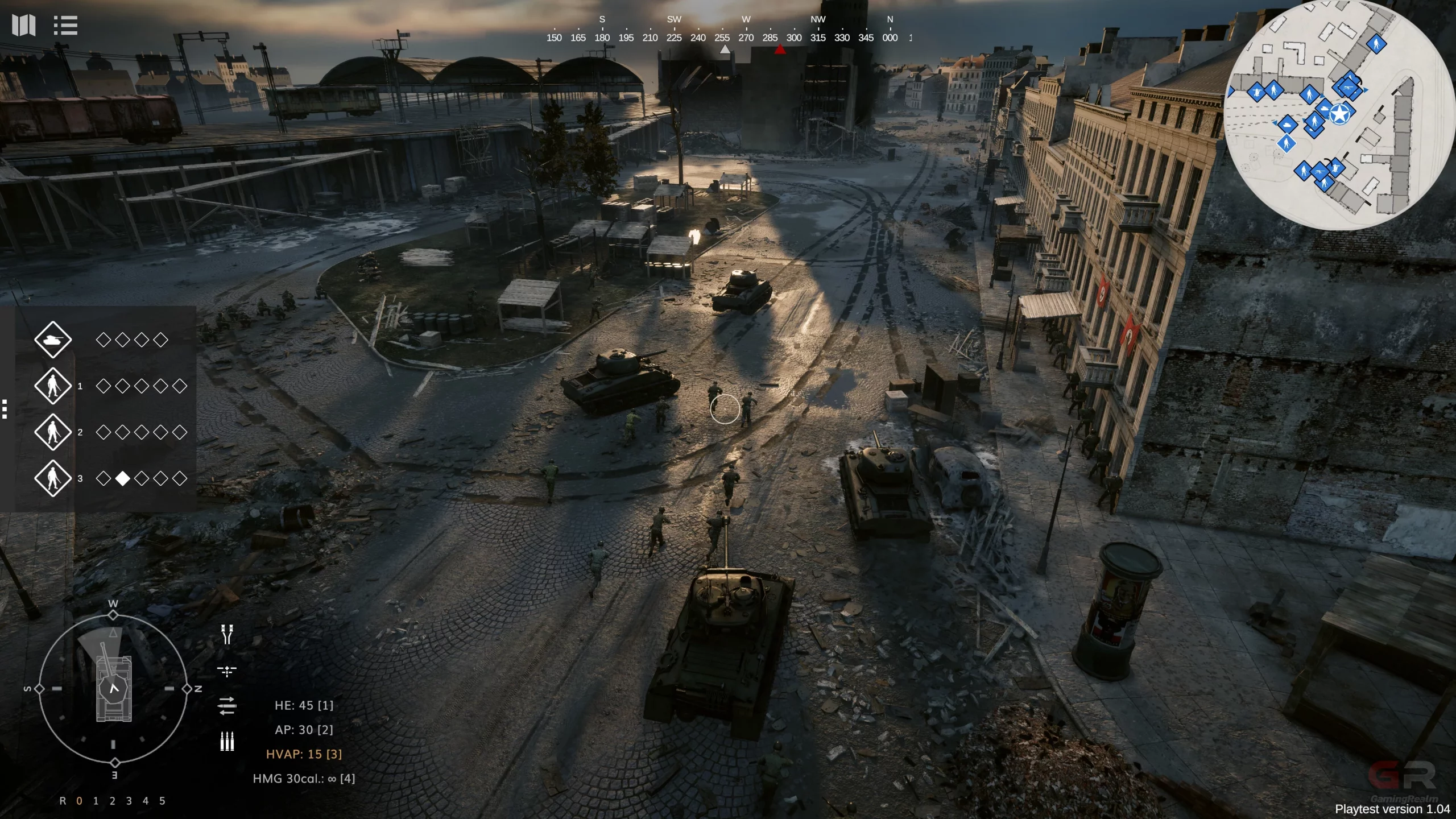
Task: Click the forked cable icon
Action: (227, 635)
